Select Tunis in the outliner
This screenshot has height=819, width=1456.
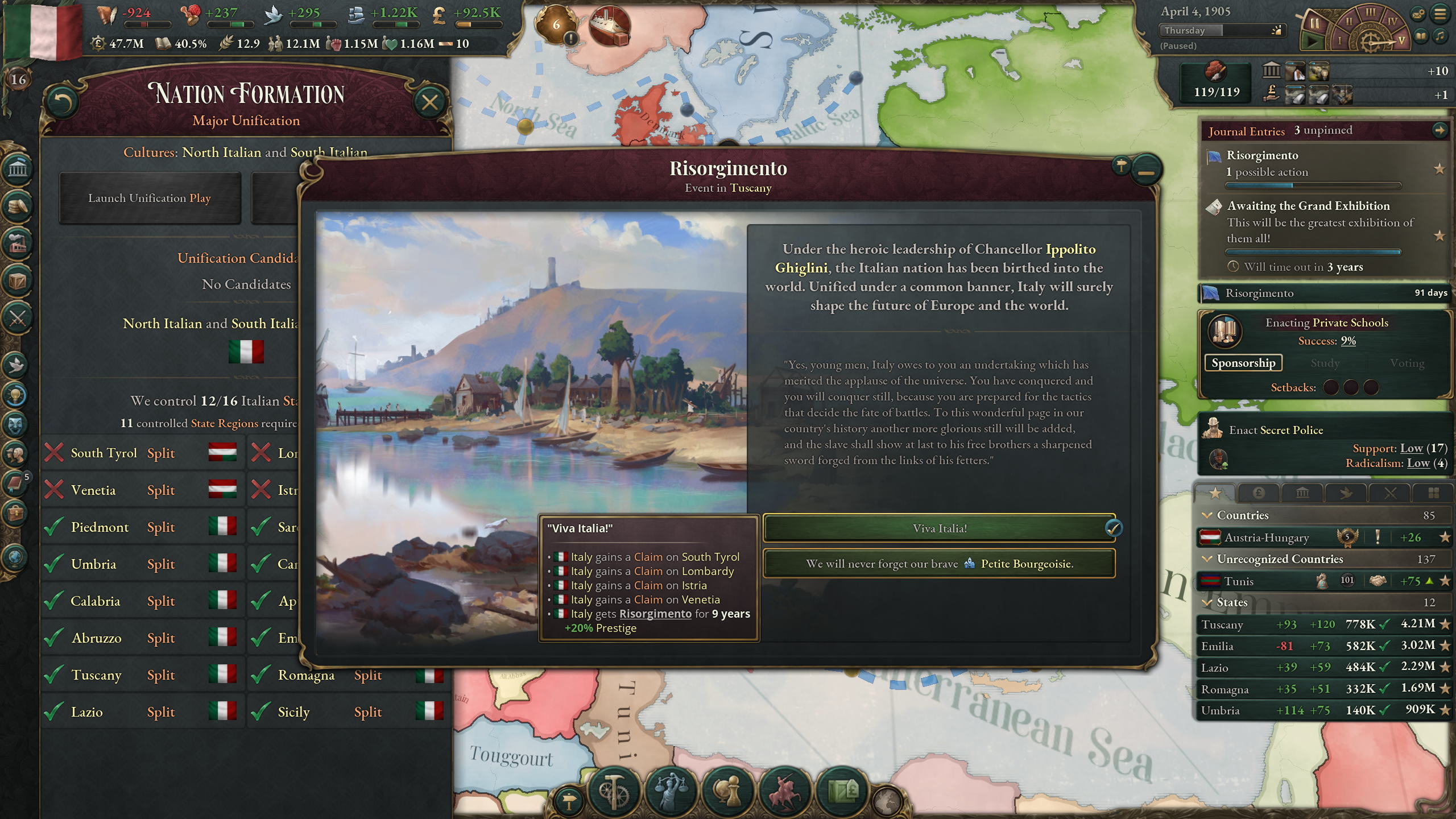click(1238, 581)
